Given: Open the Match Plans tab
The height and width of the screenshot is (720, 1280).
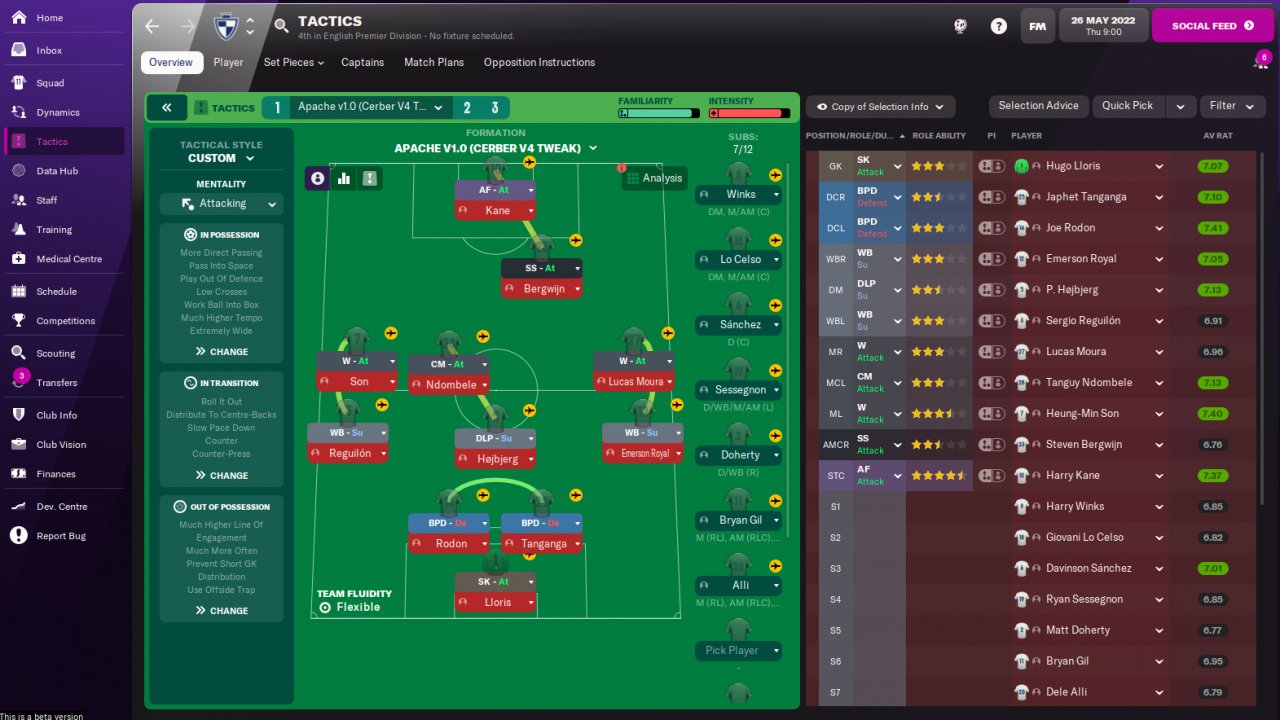Looking at the screenshot, I should (x=434, y=62).
